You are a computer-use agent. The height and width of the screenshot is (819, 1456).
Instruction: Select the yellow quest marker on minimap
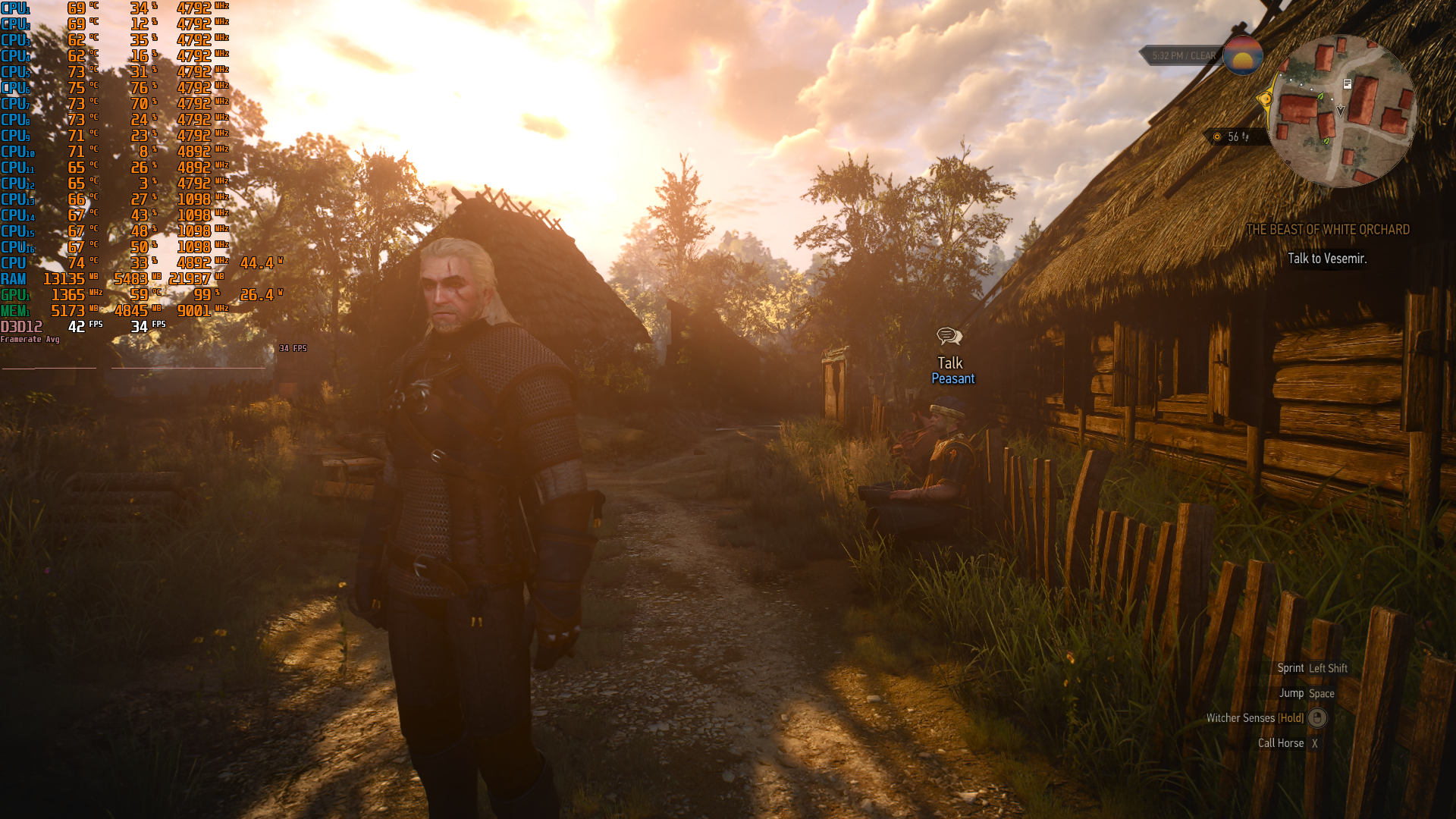tap(1265, 99)
